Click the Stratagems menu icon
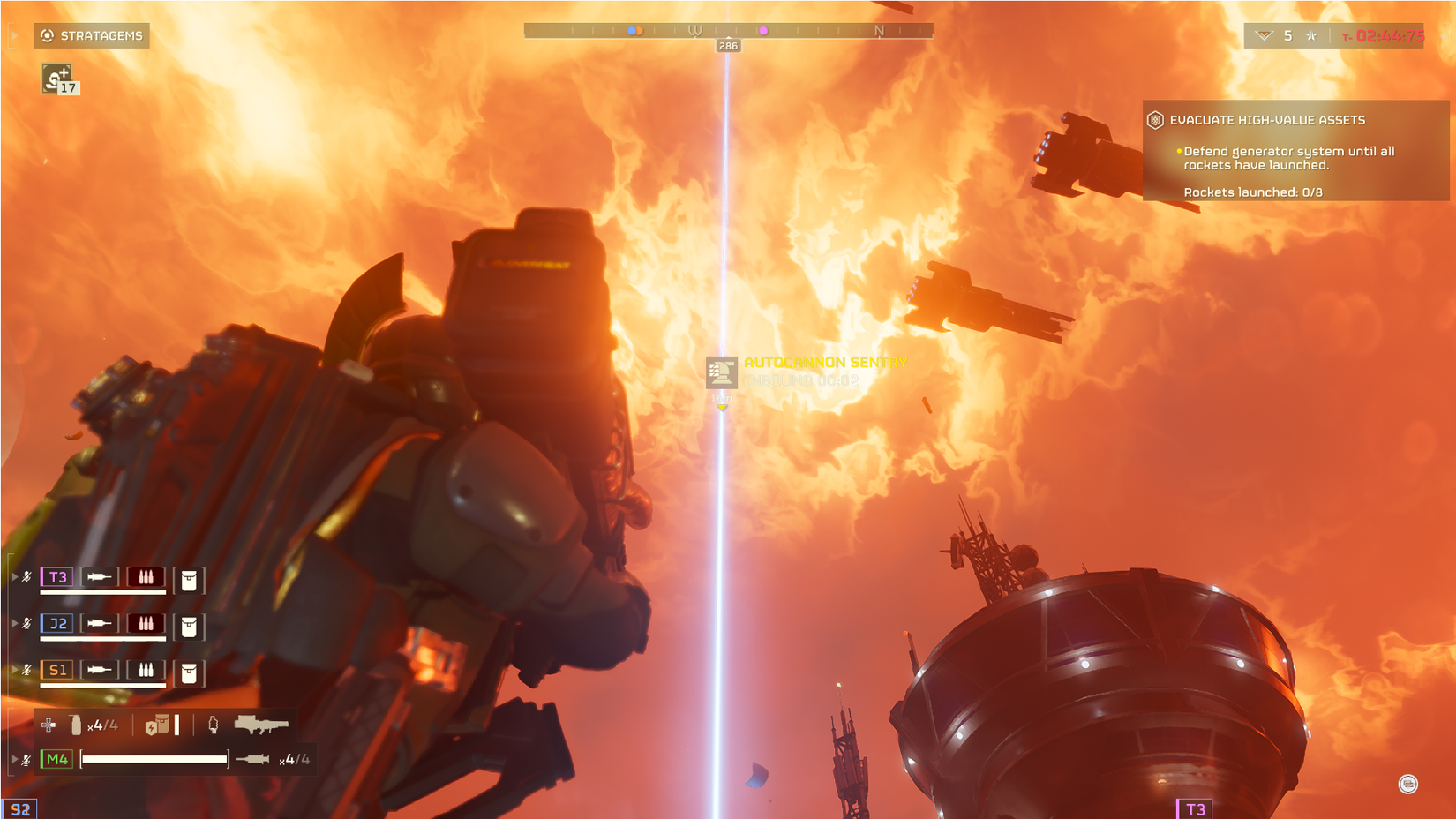The width and height of the screenshot is (1456, 819). click(47, 35)
